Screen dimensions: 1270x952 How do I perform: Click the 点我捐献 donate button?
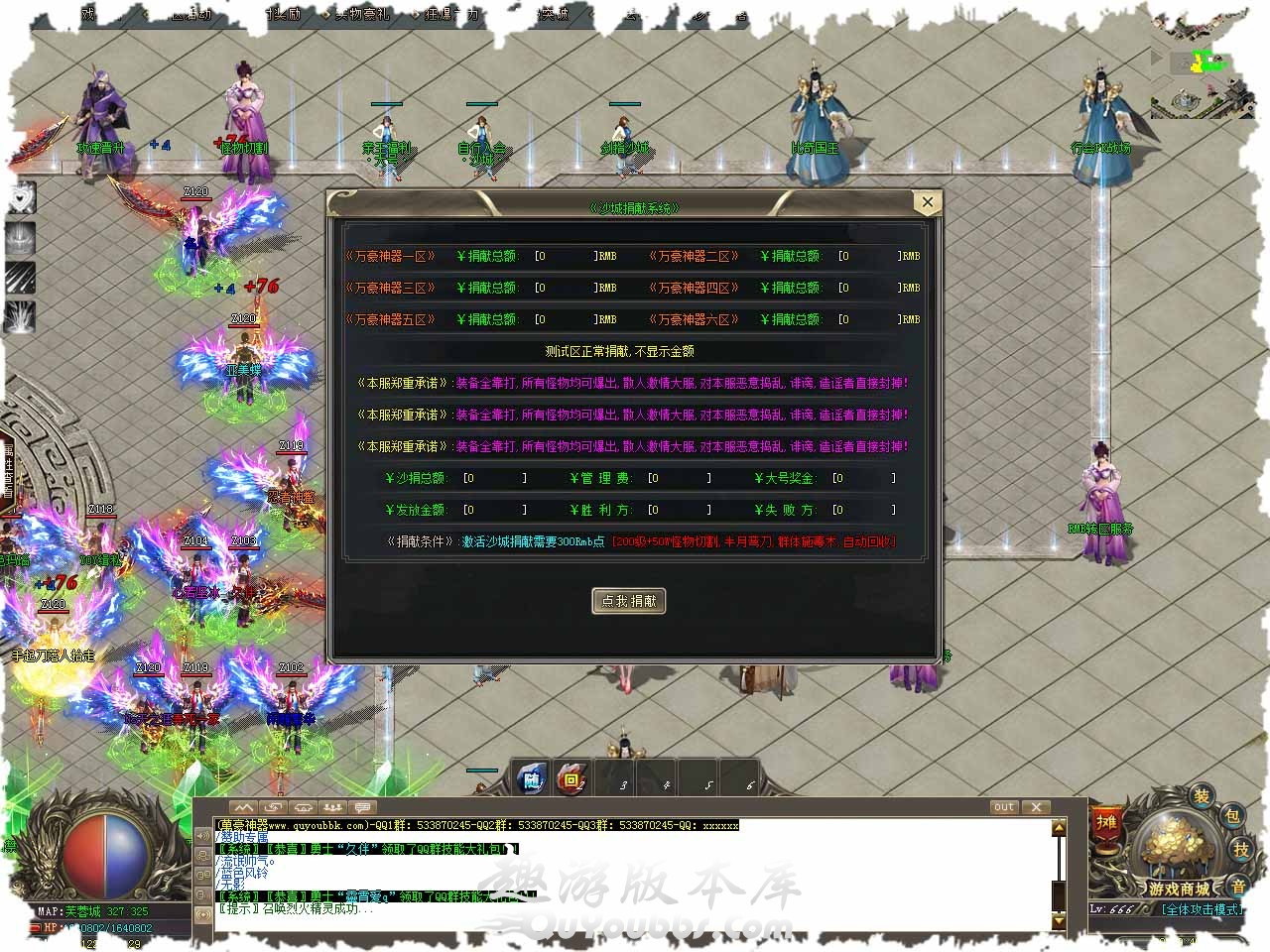pyautogui.click(x=629, y=601)
